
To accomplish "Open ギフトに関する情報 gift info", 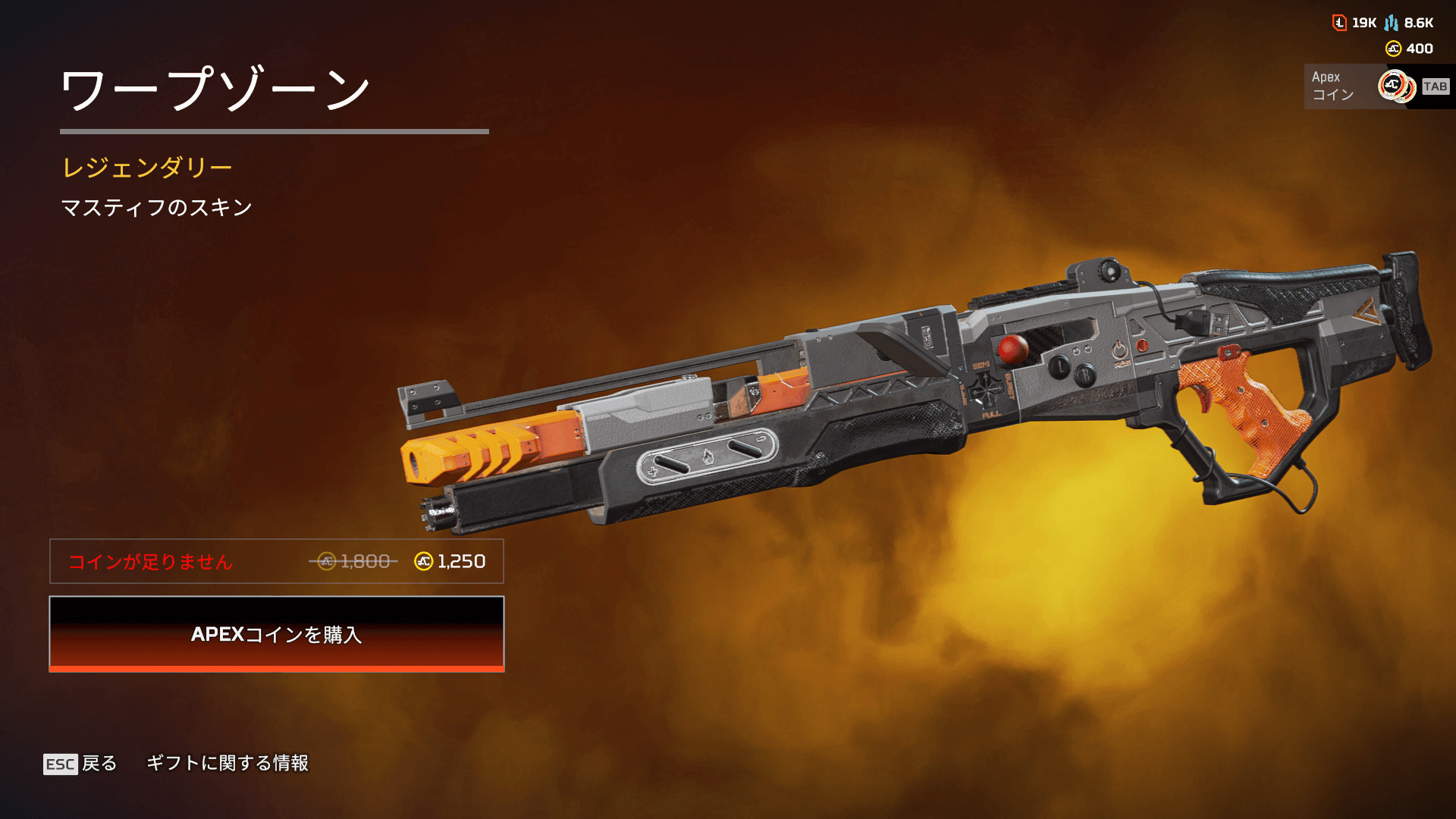I will point(227,763).
